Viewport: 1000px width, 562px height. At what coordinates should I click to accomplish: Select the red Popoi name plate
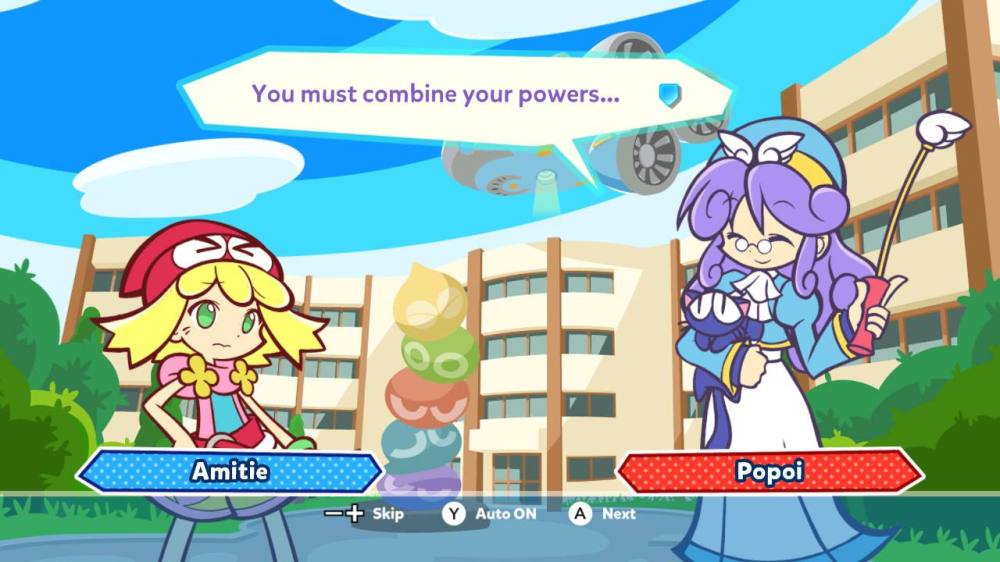click(769, 471)
